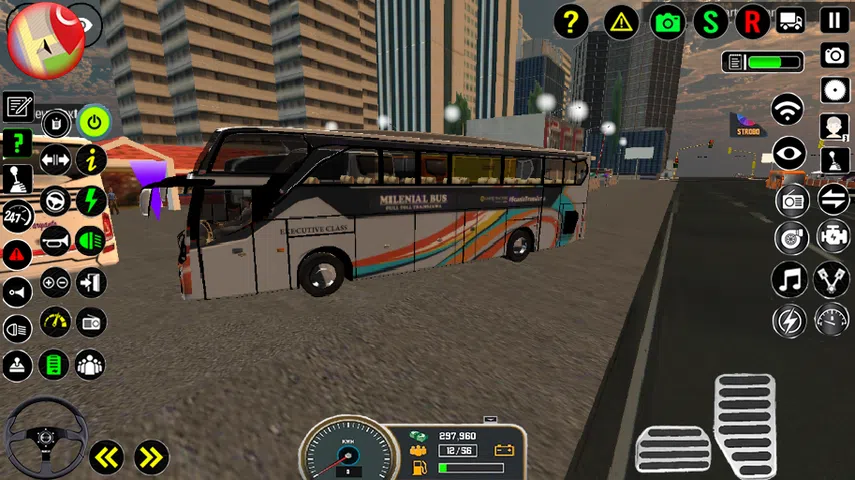Honk using the trumpet horn icon
The height and width of the screenshot is (480, 855).
coord(55,241)
